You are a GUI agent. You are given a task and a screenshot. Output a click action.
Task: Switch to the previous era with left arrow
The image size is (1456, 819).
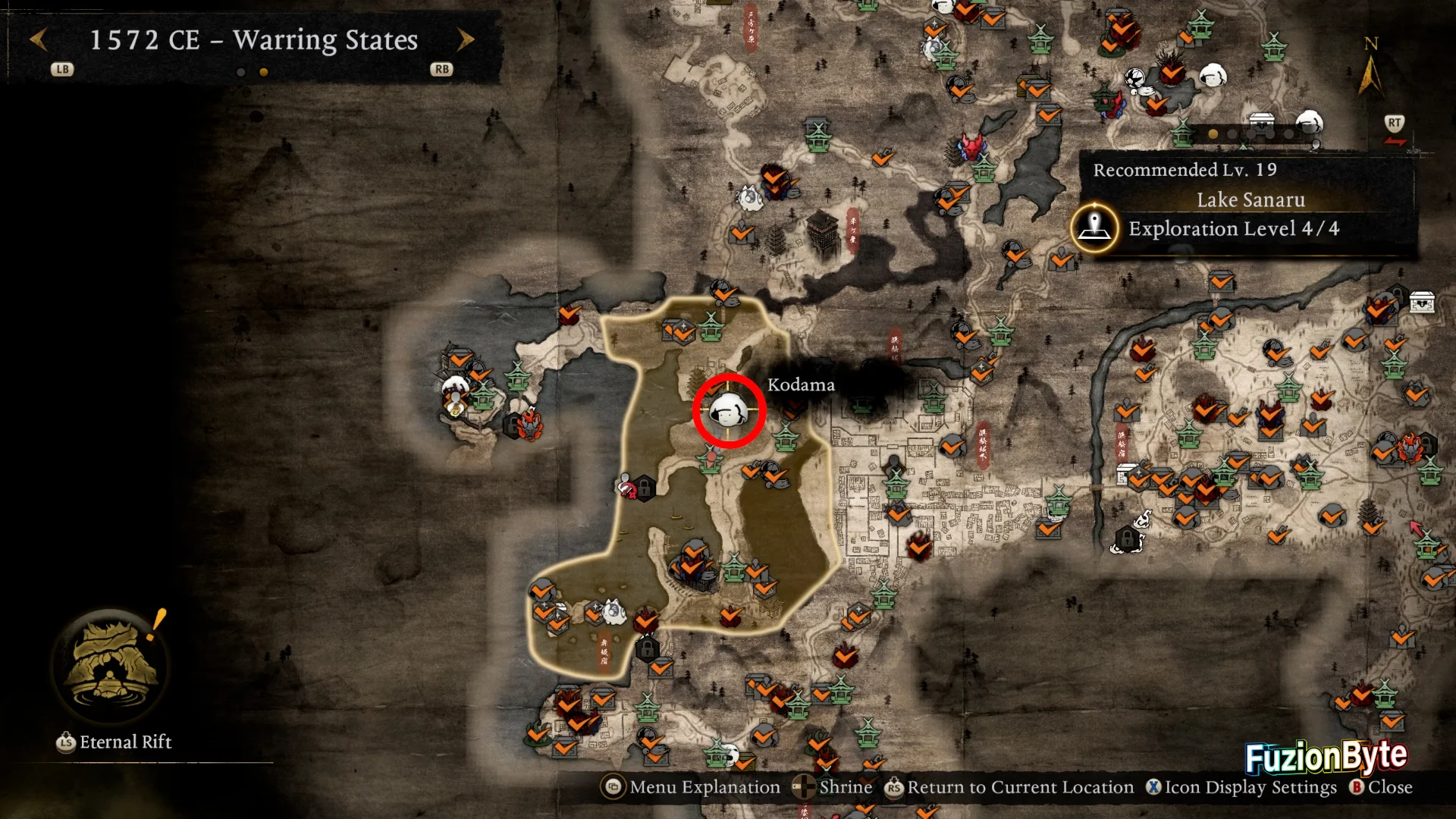pos(39,39)
